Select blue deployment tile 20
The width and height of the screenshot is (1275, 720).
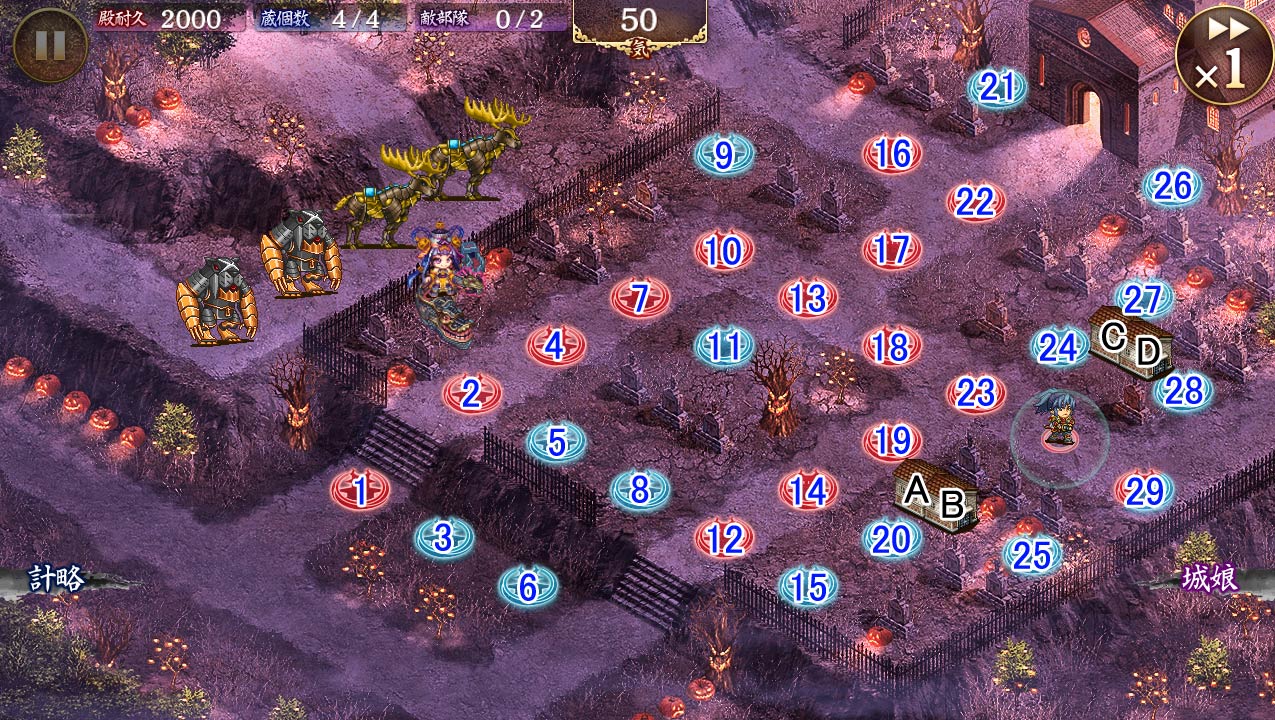coord(891,540)
